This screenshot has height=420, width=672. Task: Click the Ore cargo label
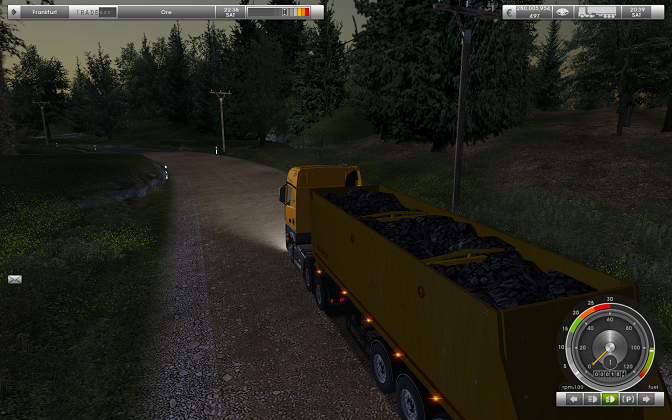[x=166, y=12]
